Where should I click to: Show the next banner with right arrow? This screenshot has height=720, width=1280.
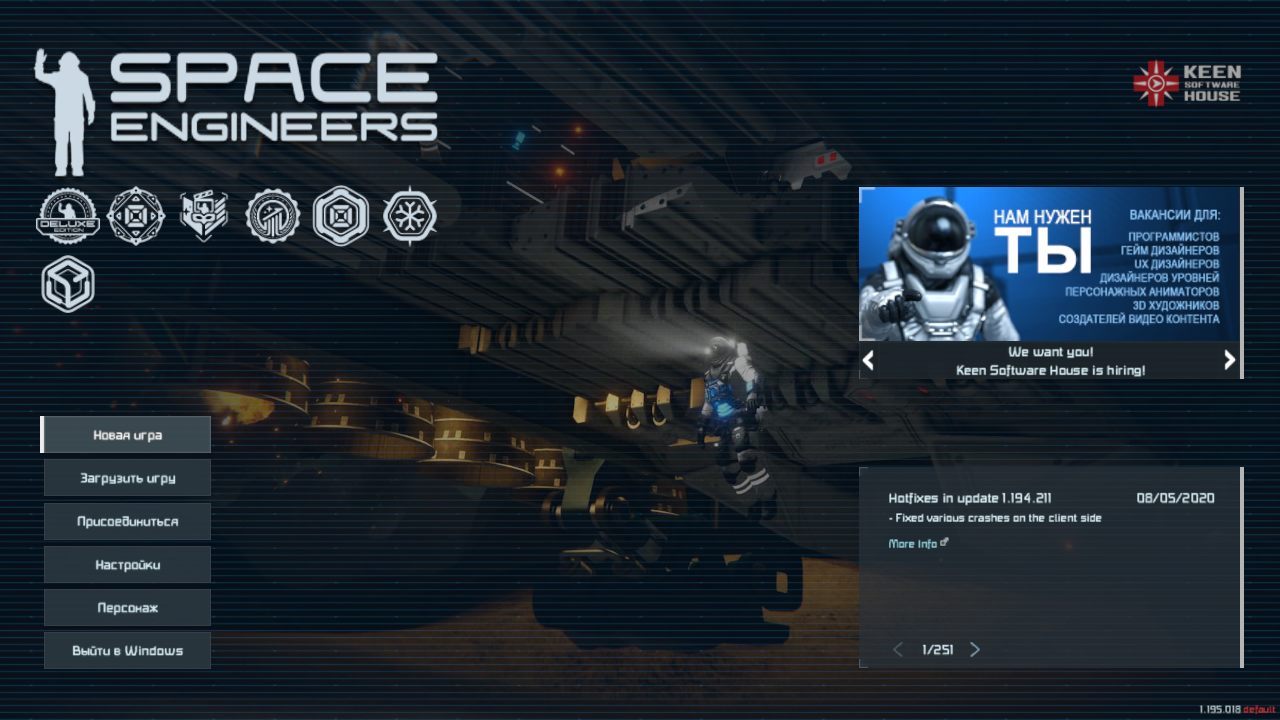pos(1229,360)
